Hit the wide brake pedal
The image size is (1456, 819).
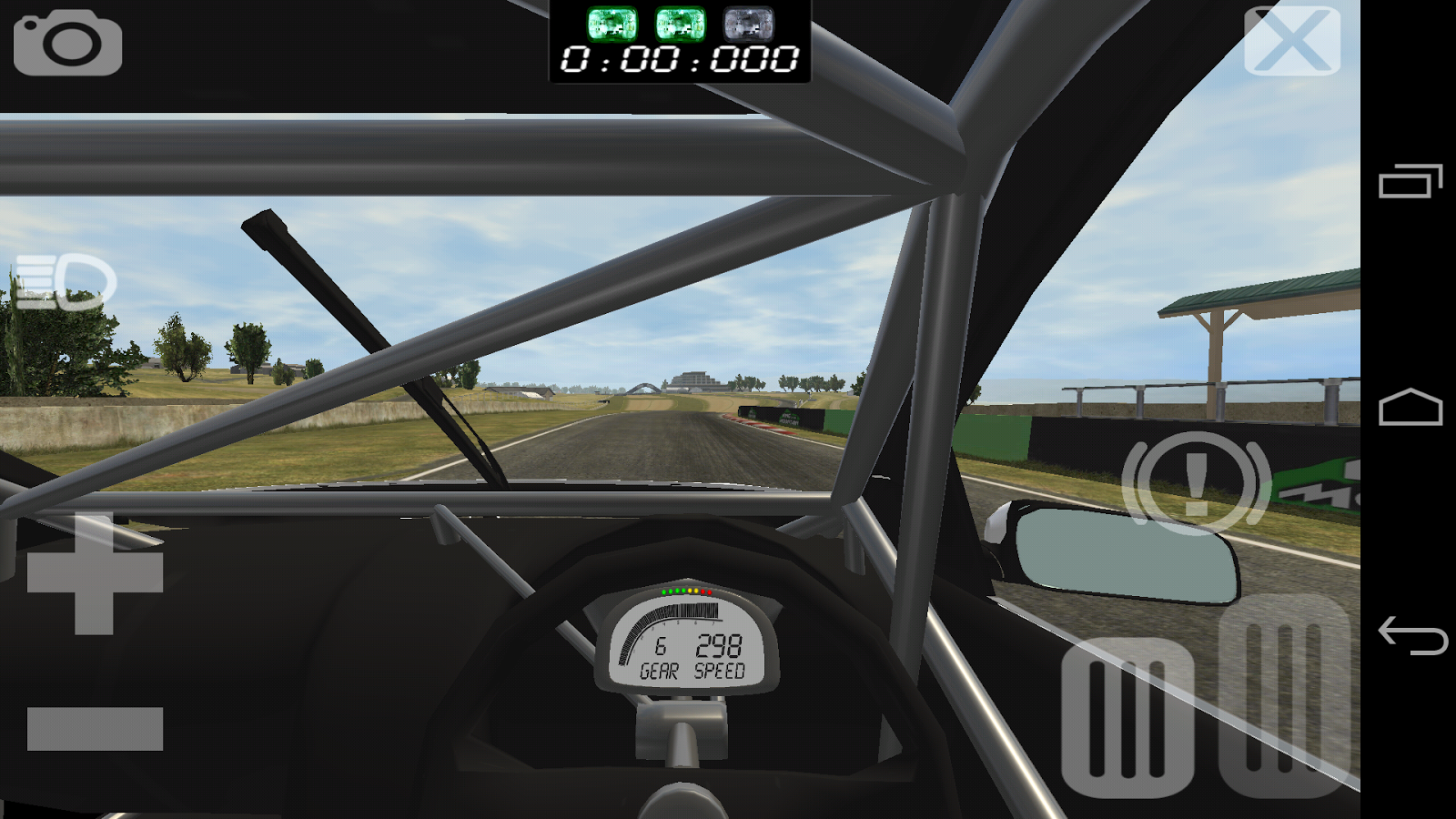(x=1127, y=717)
